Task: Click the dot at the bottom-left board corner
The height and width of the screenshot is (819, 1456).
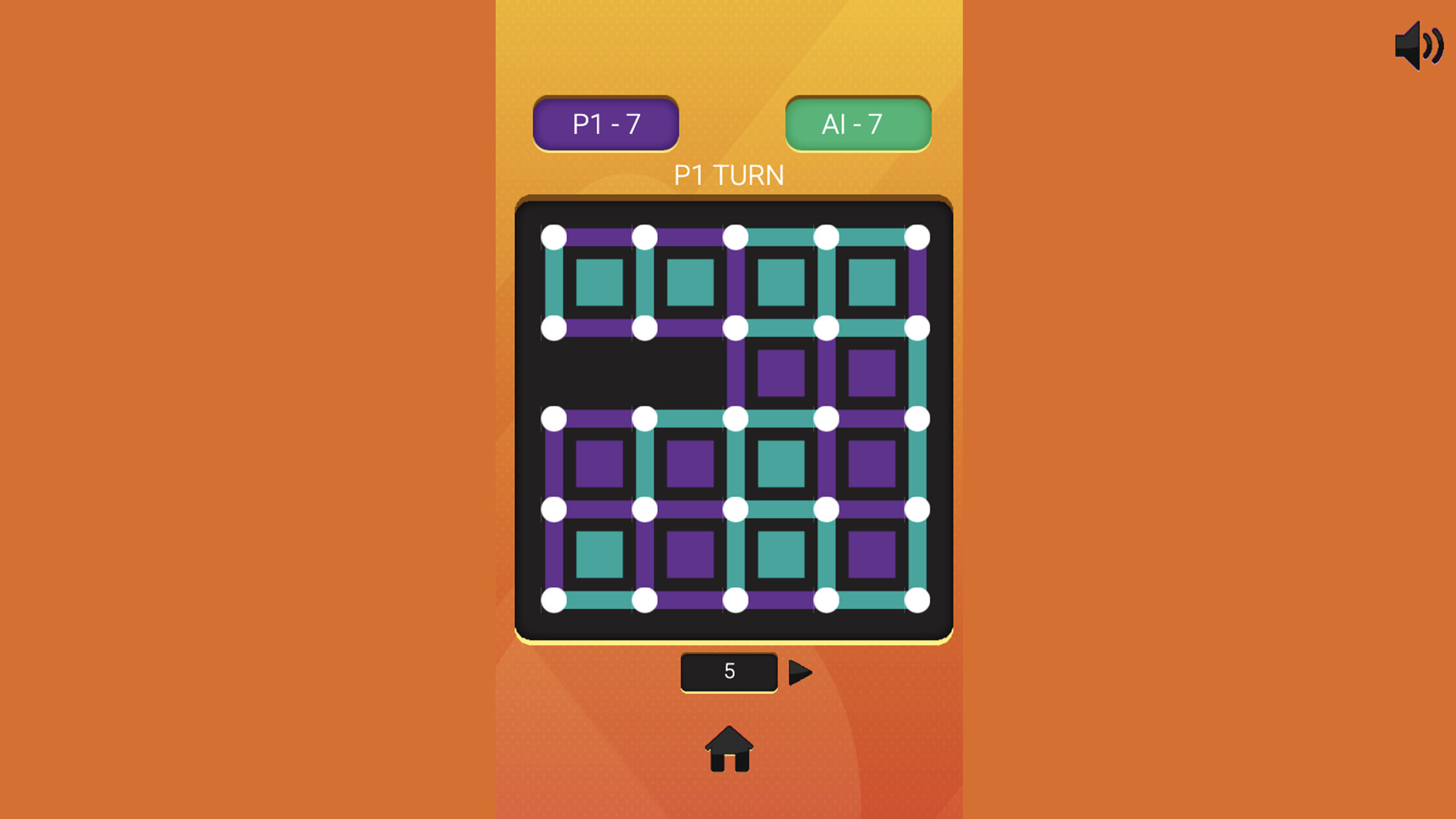Action: (x=553, y=598)
